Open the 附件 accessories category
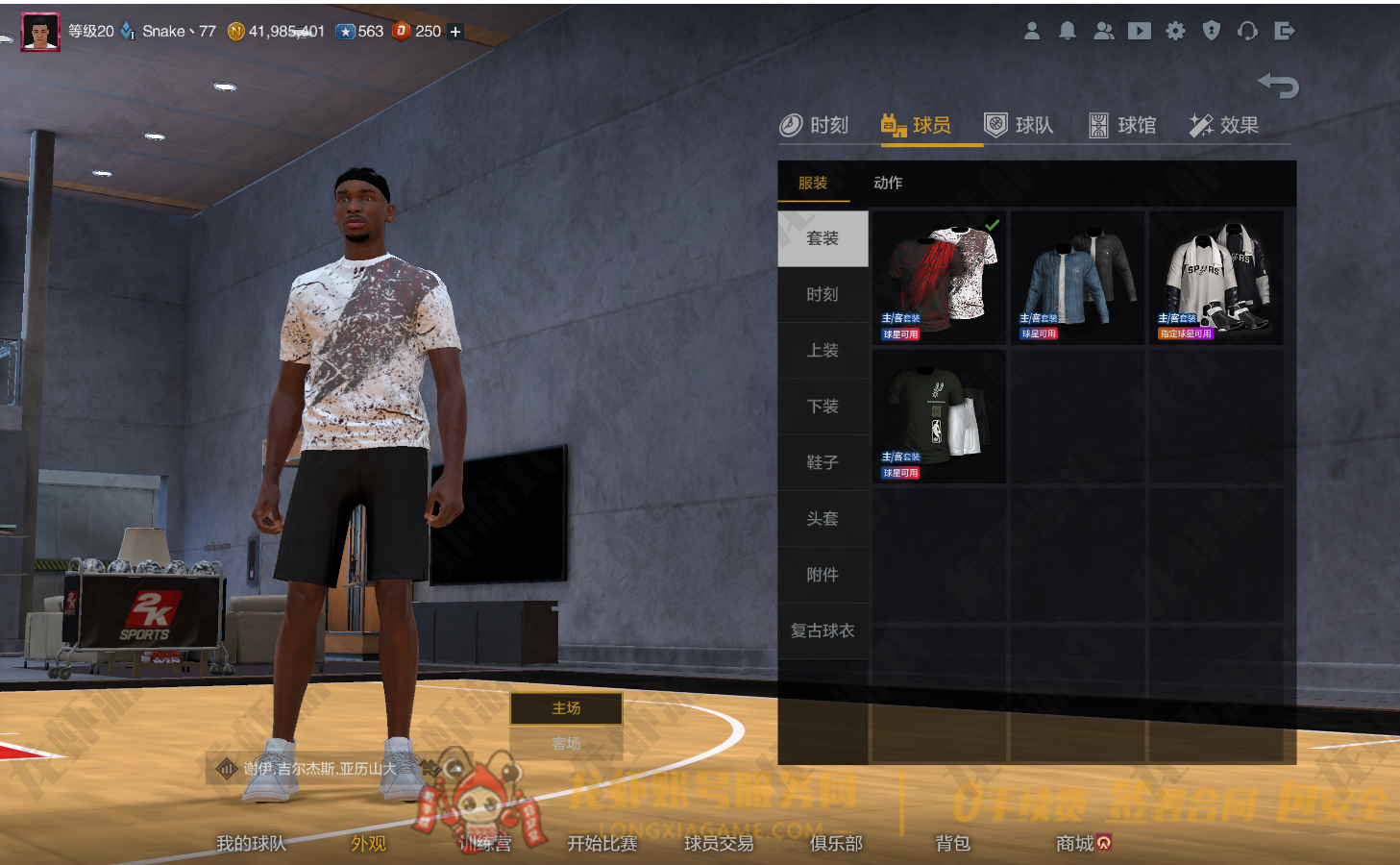The width and height of the screenshot is (1400, 865). pos(823,575)
